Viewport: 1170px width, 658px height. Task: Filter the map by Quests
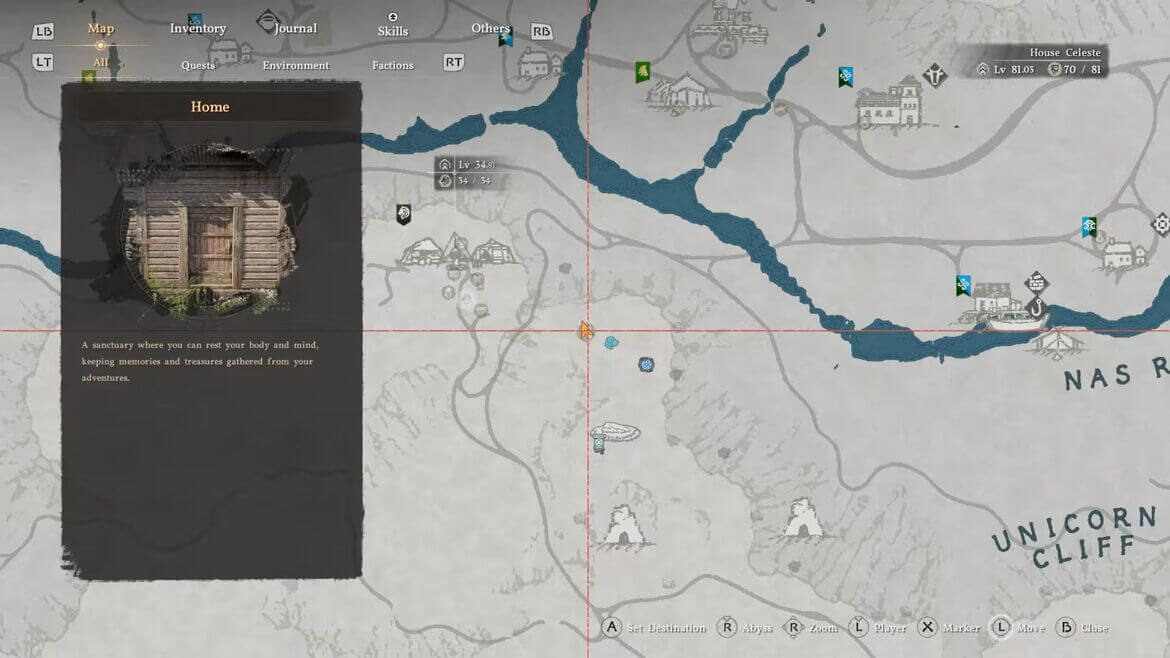pyautogui.click(x=198, y=65)
